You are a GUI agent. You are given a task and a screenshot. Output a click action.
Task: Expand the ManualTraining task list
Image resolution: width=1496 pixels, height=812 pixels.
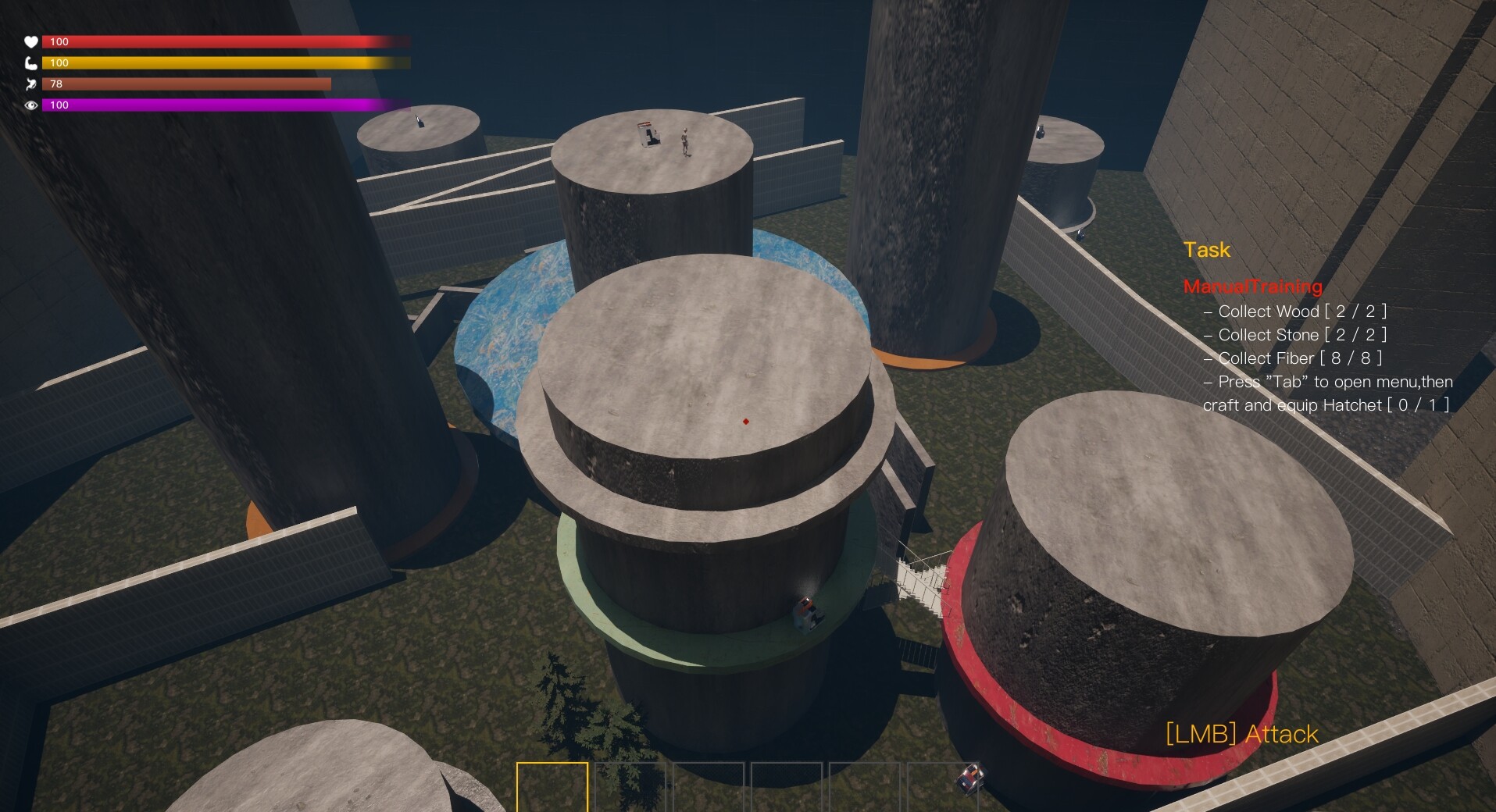1253,287
